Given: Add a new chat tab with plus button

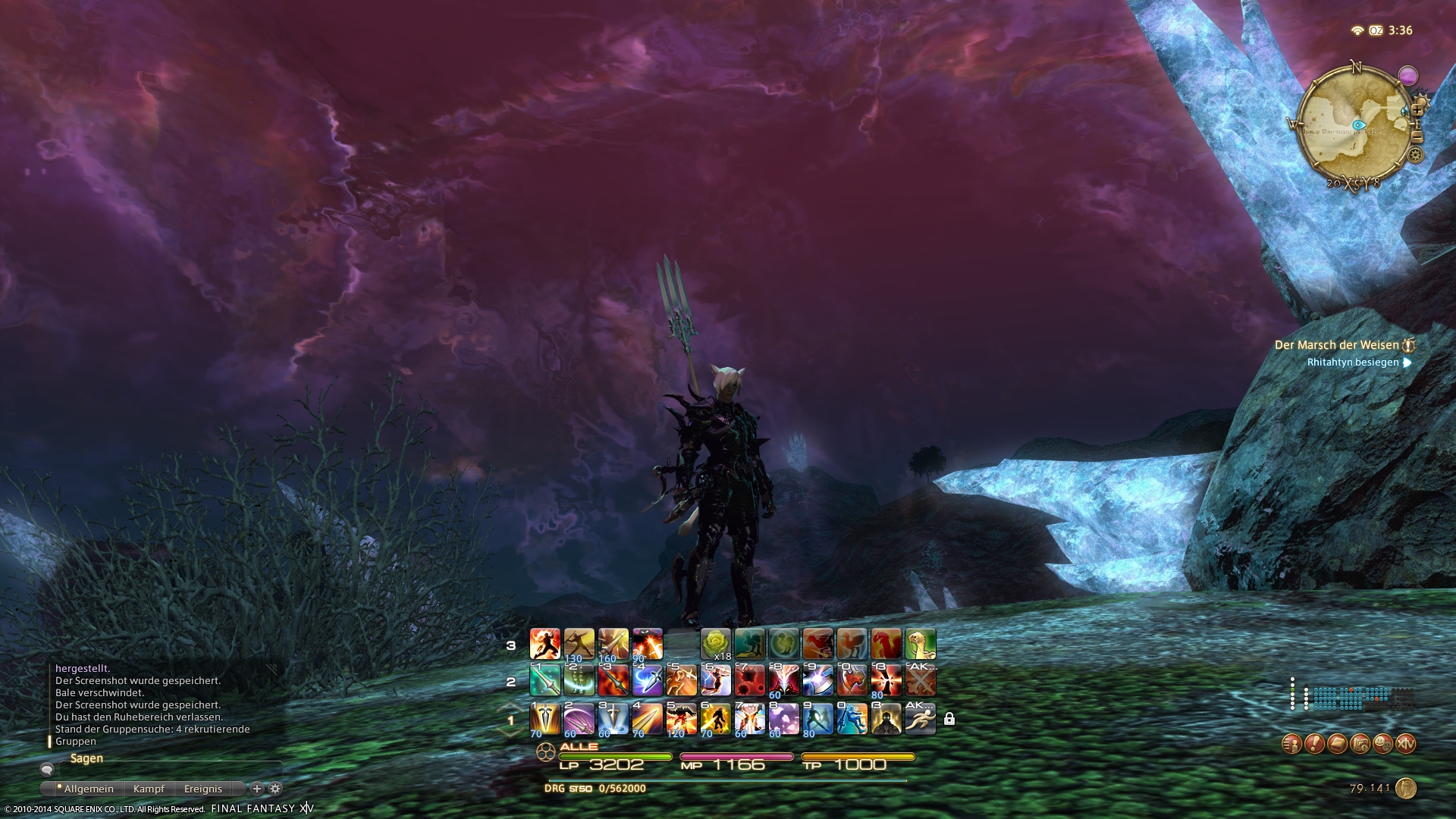Looking at the screenshot, I should click(x=257, y=789).
